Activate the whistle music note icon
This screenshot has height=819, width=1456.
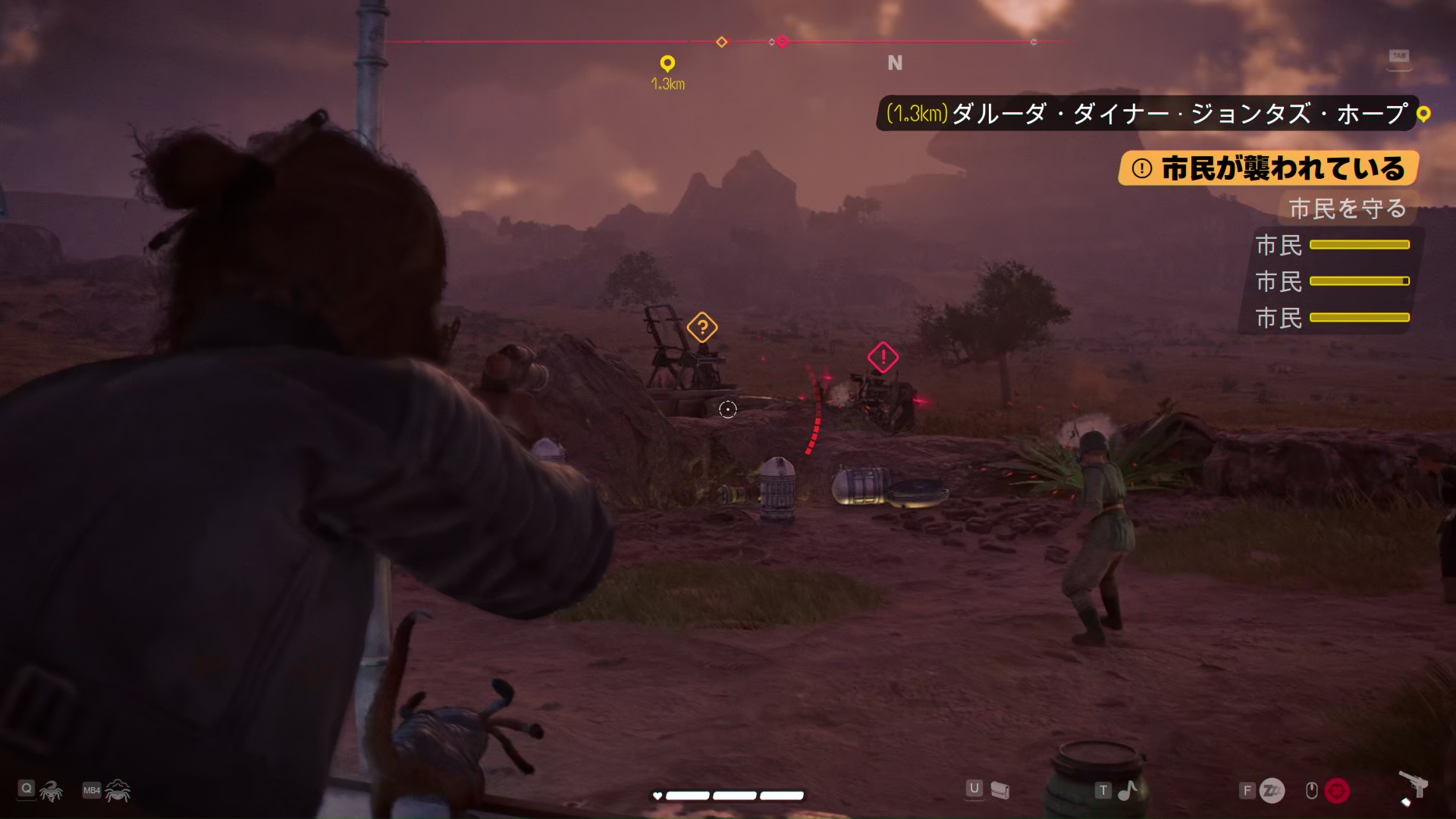(x=1128, y=791)
